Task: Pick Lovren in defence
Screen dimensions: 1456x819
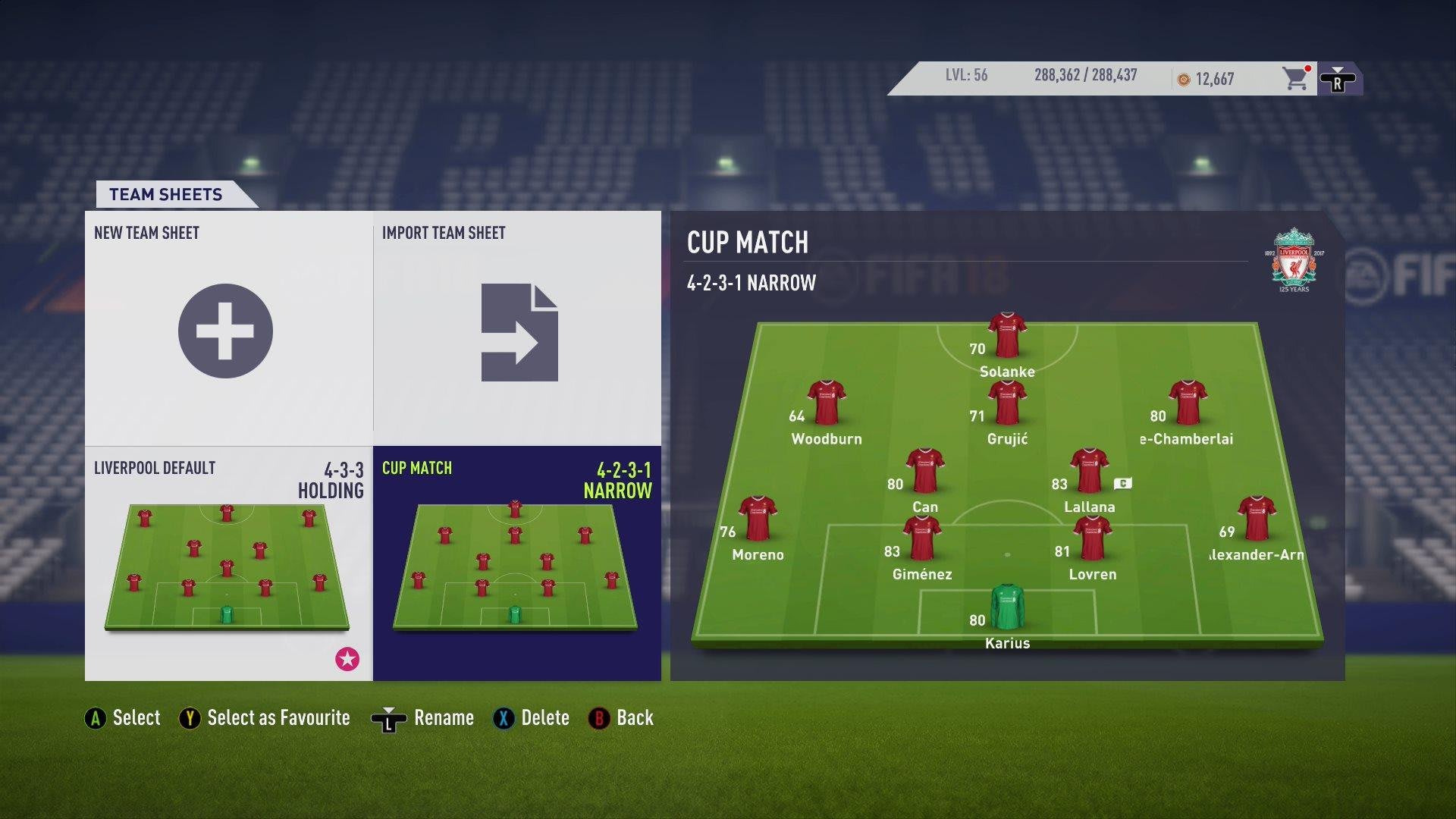Action: 1092,538
